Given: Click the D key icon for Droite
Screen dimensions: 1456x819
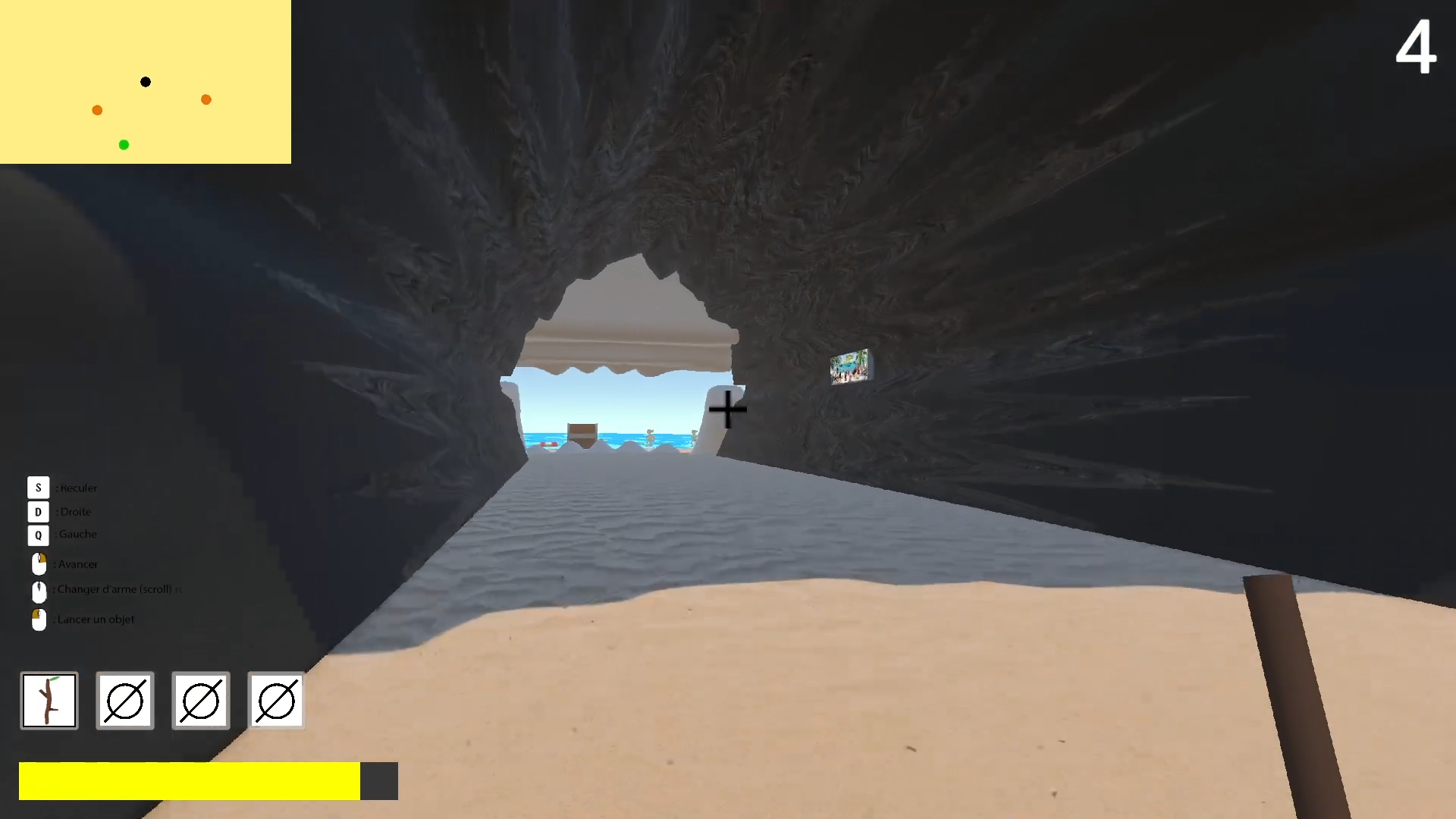Looking at the screenshot, I should click(x=38, y=512).
